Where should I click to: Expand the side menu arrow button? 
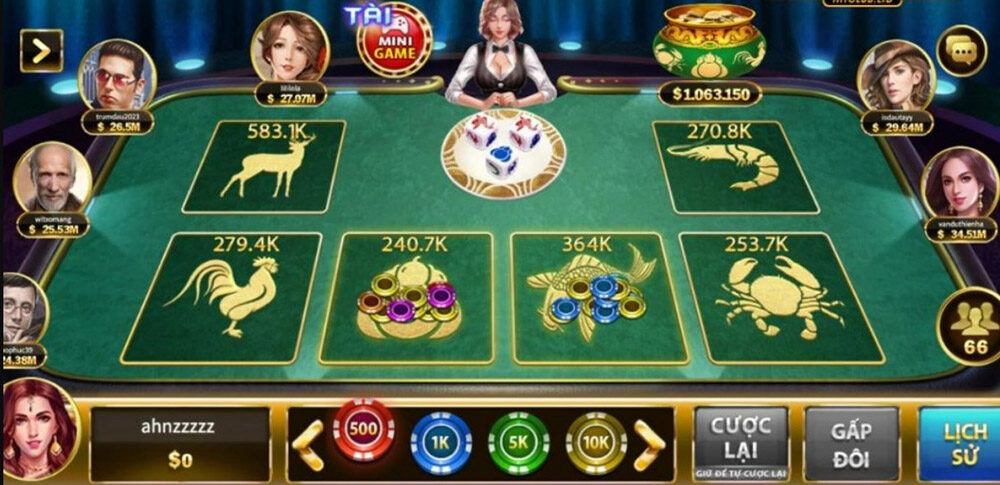[x=41, y=50]
